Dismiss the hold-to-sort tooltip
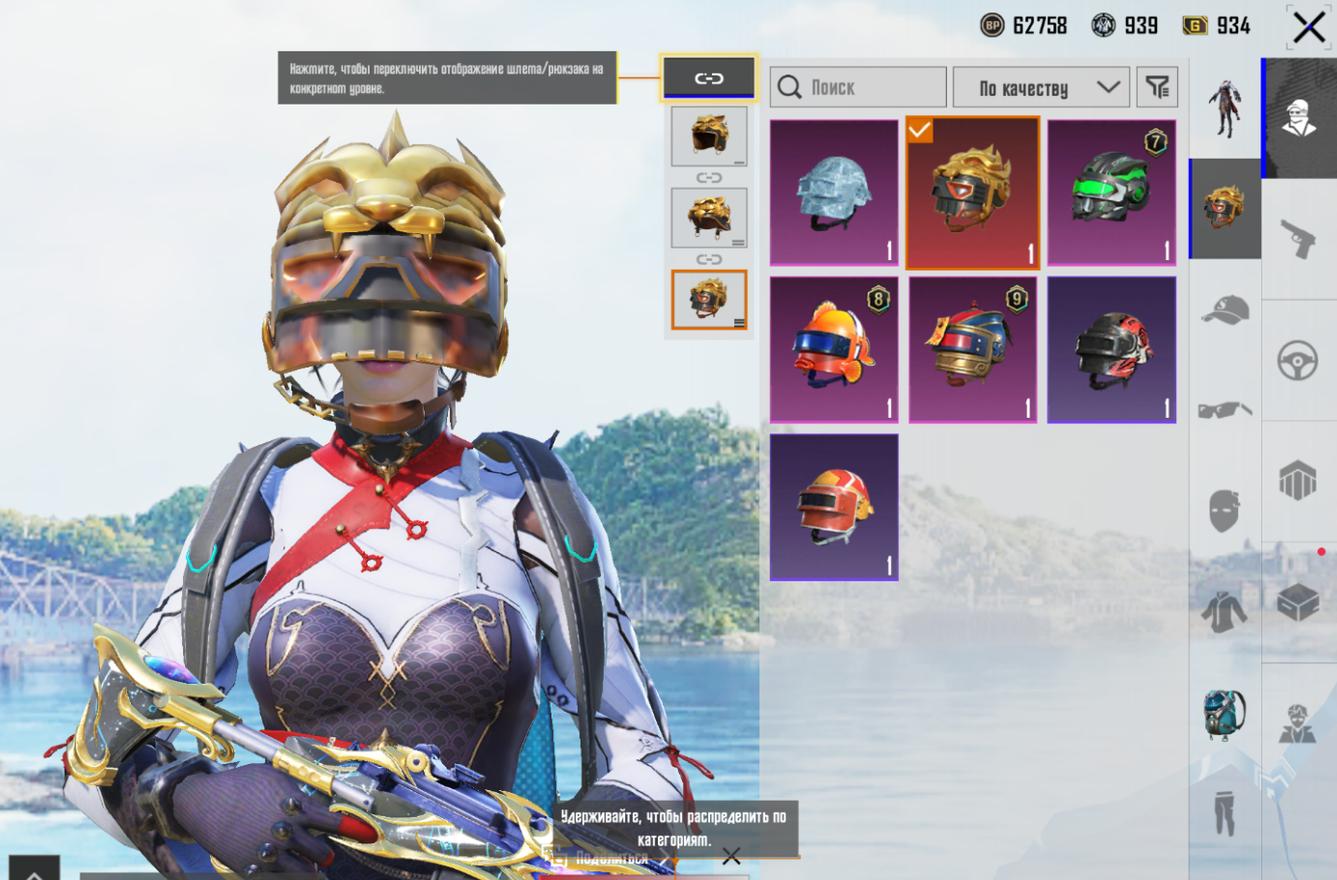The height and width of the screenshot is (880, 1337). (x=731, y=856)
